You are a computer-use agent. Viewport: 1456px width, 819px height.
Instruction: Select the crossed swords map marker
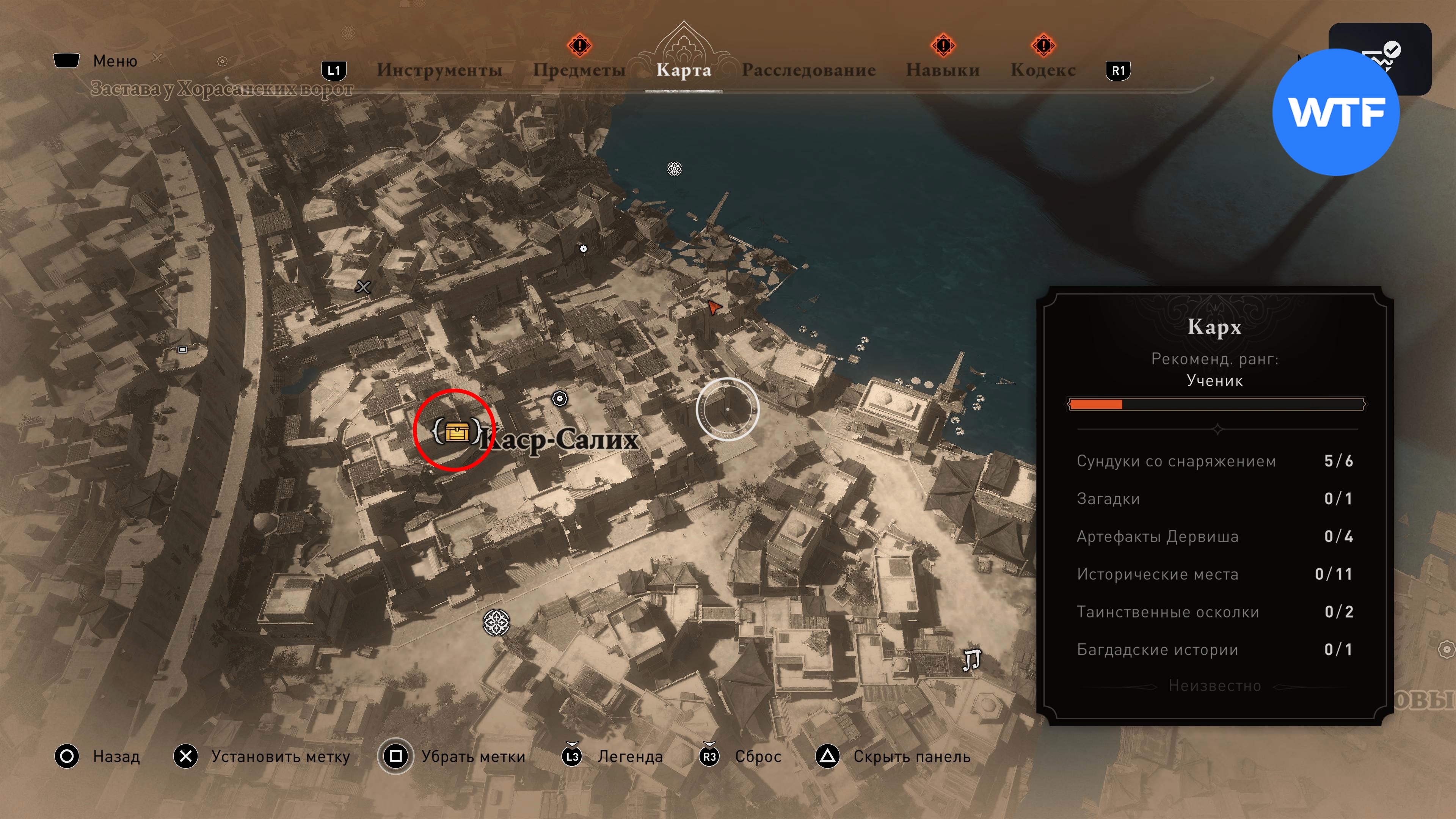[364, 287]
